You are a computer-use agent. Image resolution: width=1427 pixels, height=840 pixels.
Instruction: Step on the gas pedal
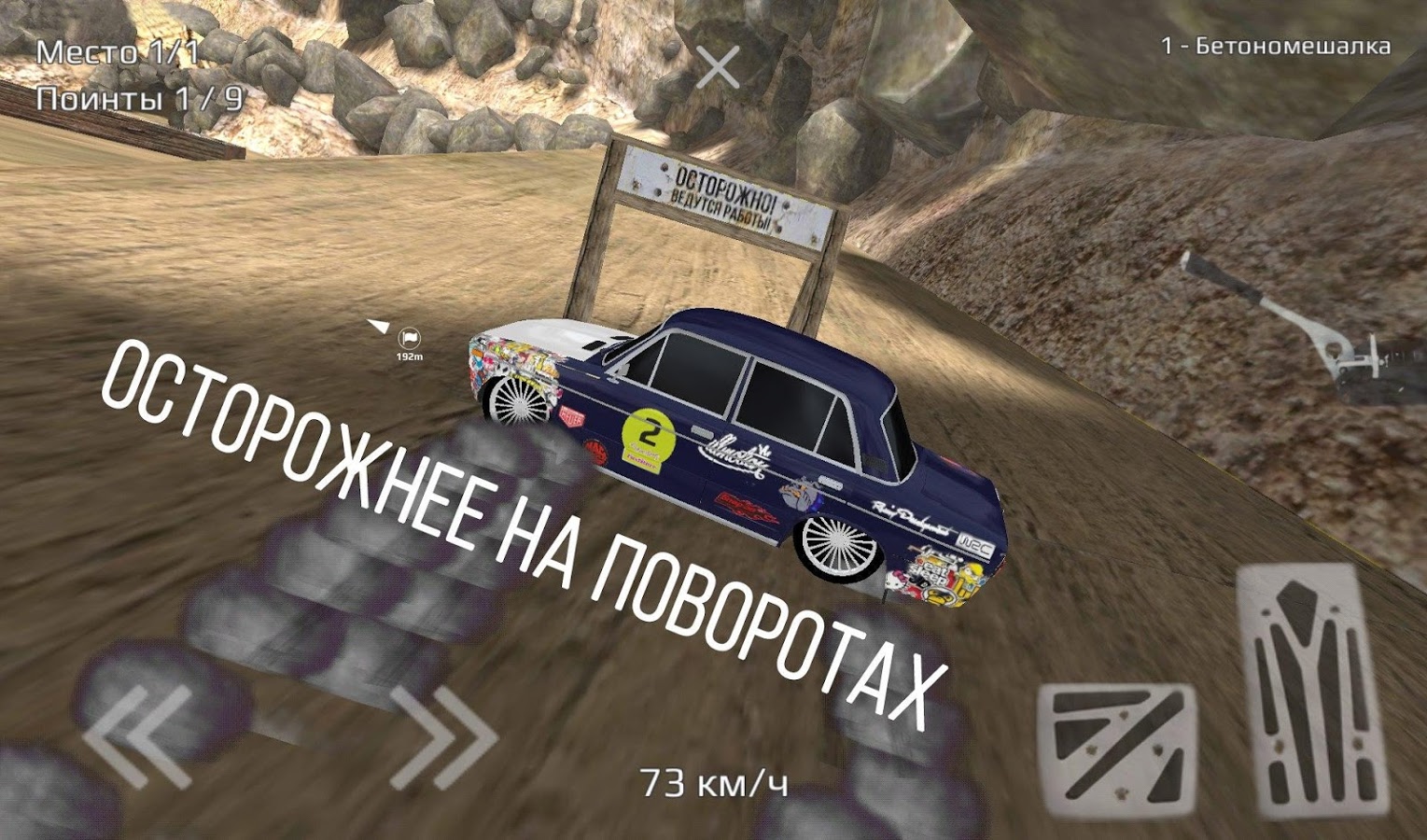(1313, 691)
